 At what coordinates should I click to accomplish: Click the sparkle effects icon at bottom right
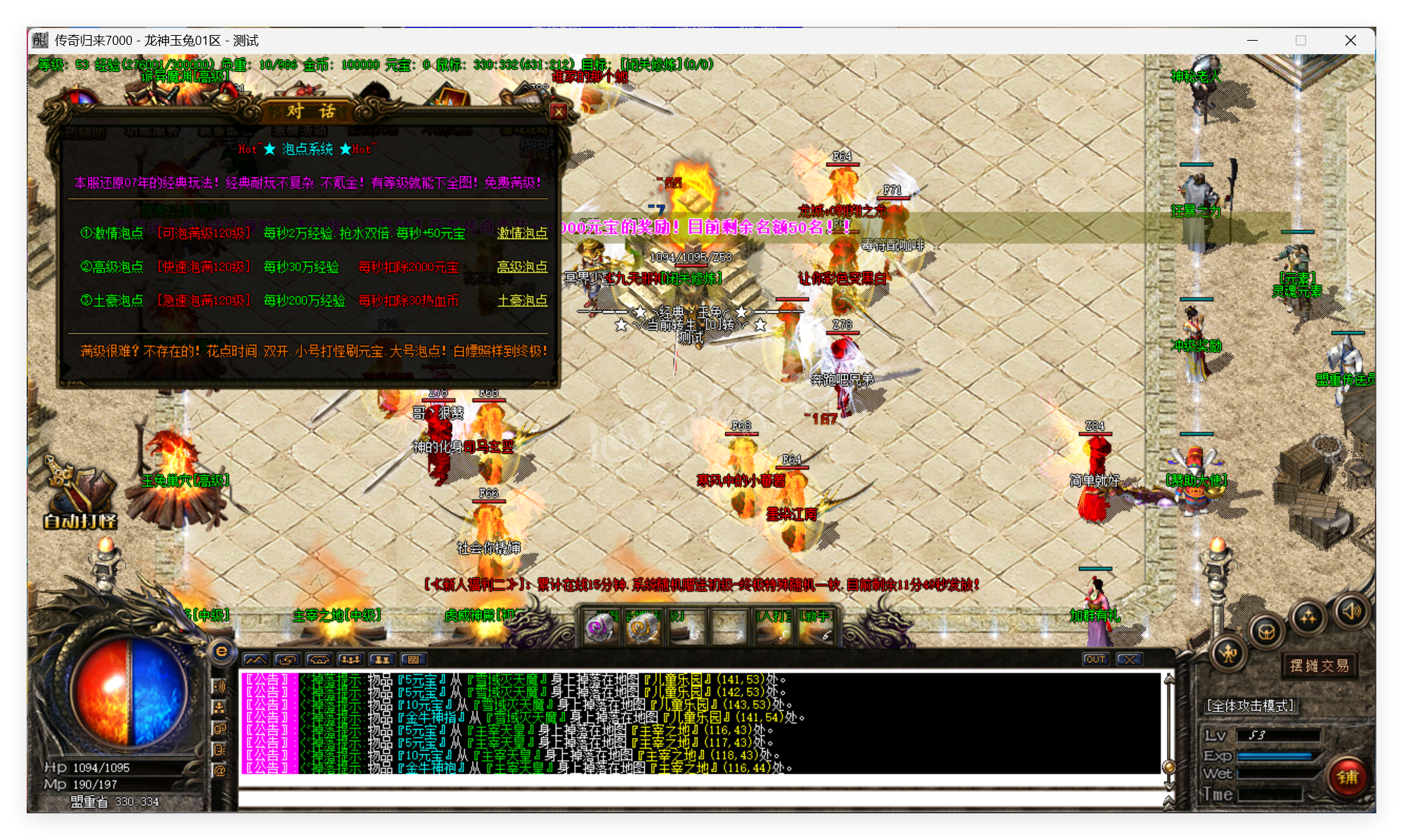click(1309, 615)
